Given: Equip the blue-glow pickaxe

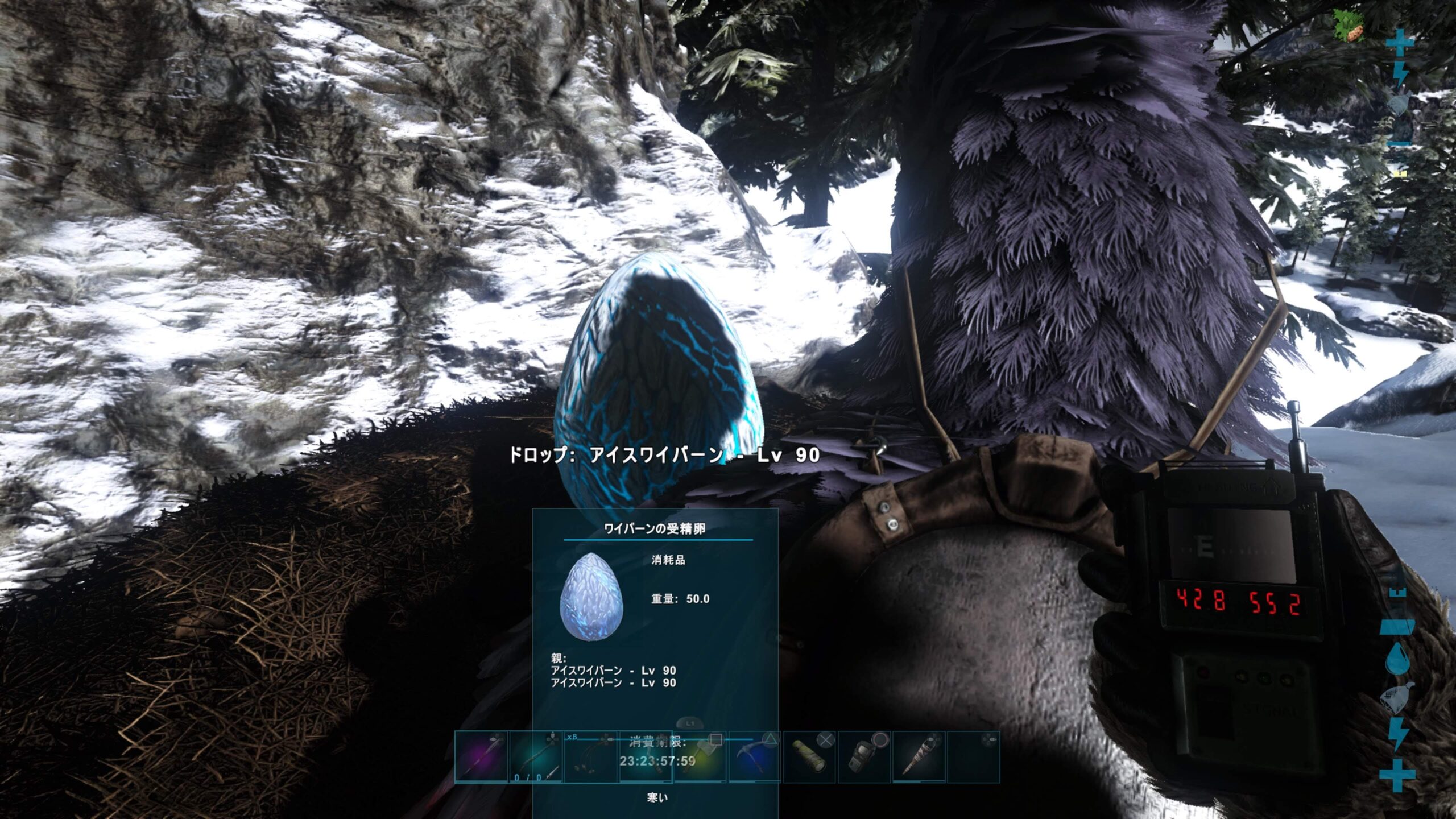Looking at the screenshot, I should tap(755, 758).
